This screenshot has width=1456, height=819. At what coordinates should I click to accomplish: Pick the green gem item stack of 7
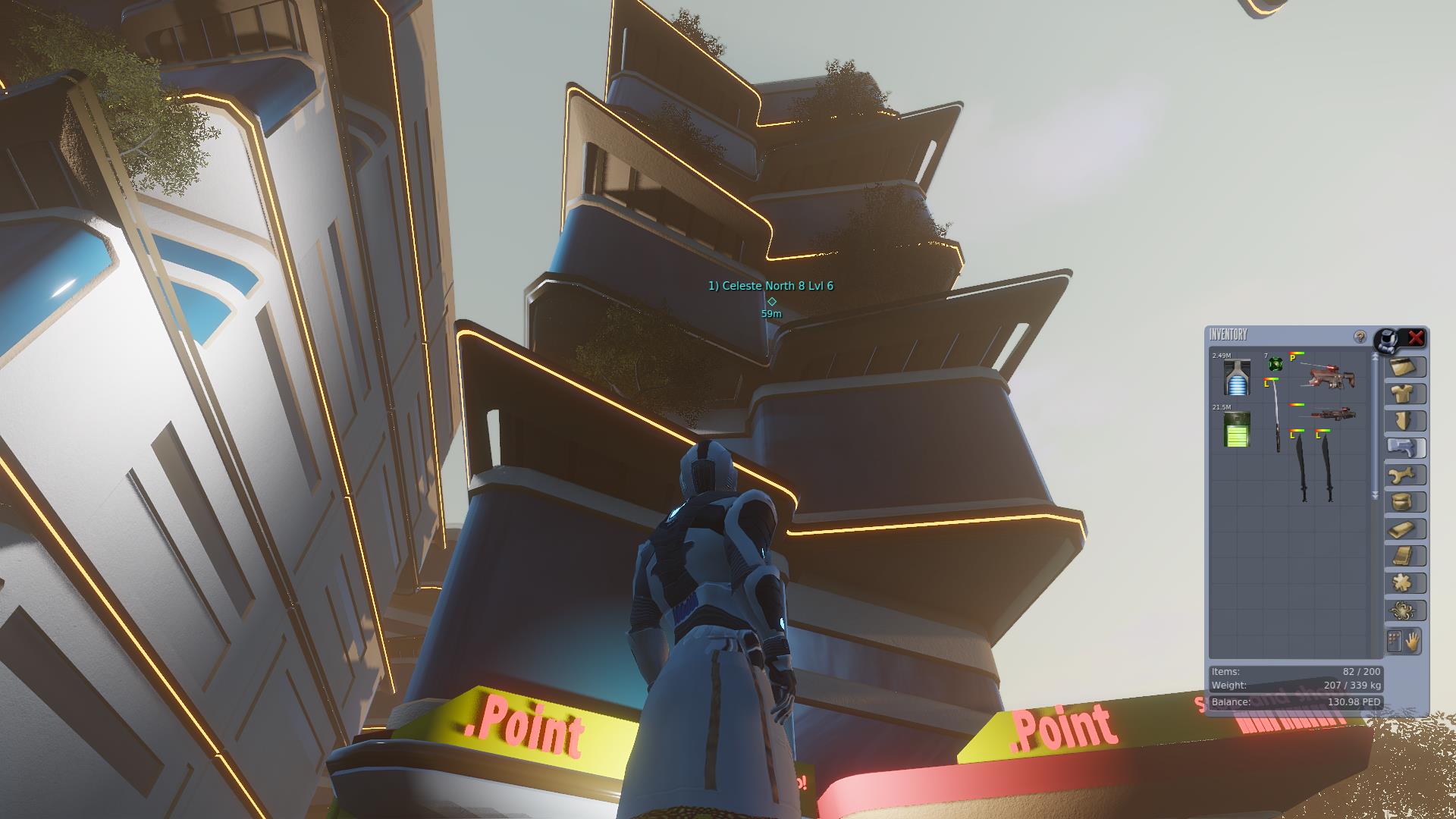point(1276,365)
